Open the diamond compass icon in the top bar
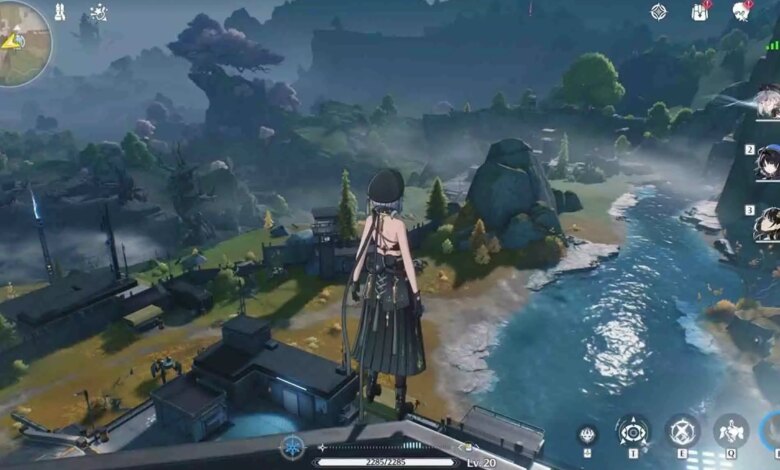 coord(658,12)
